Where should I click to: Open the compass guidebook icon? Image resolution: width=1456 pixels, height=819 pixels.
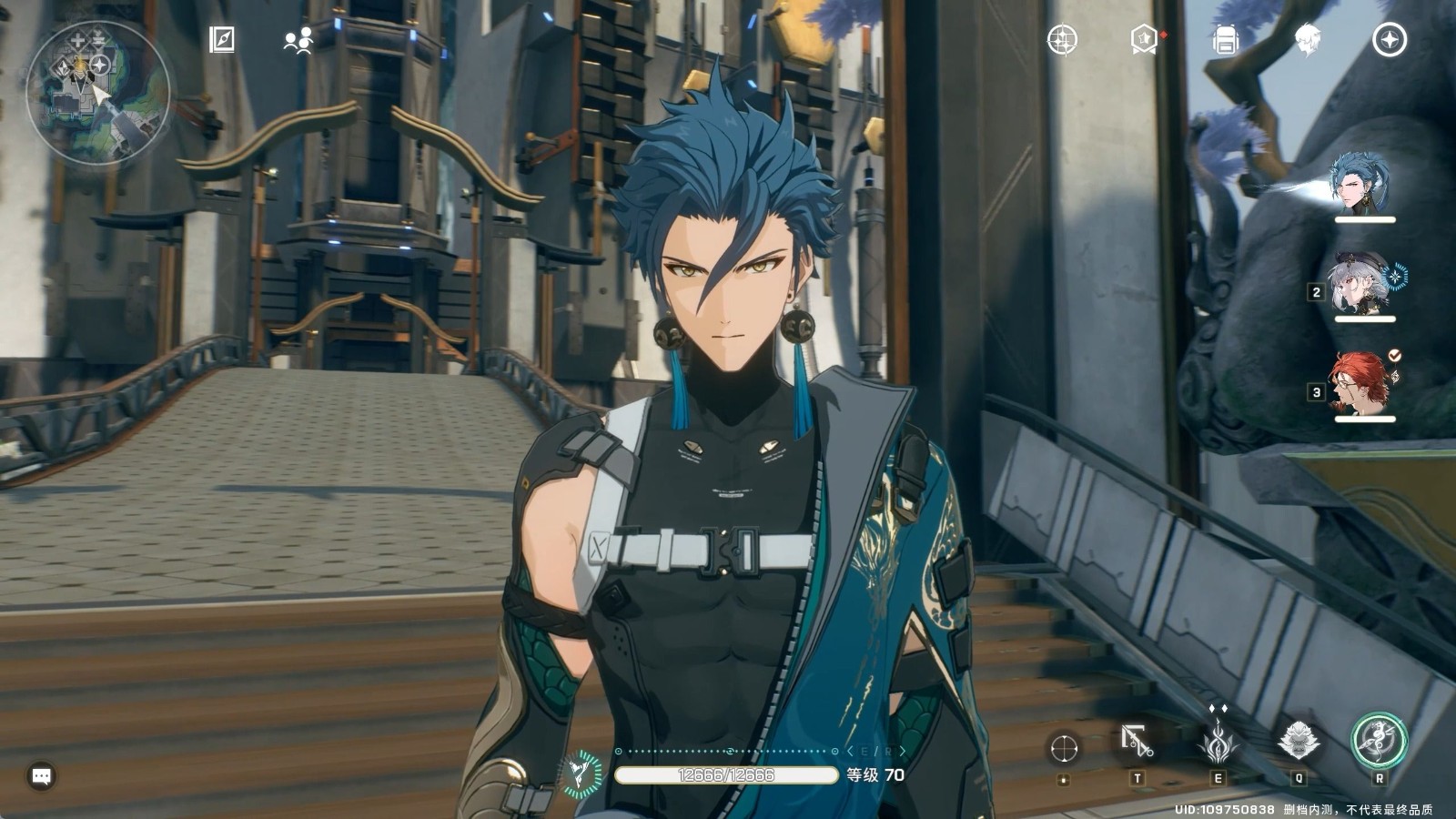click(222, 40)
